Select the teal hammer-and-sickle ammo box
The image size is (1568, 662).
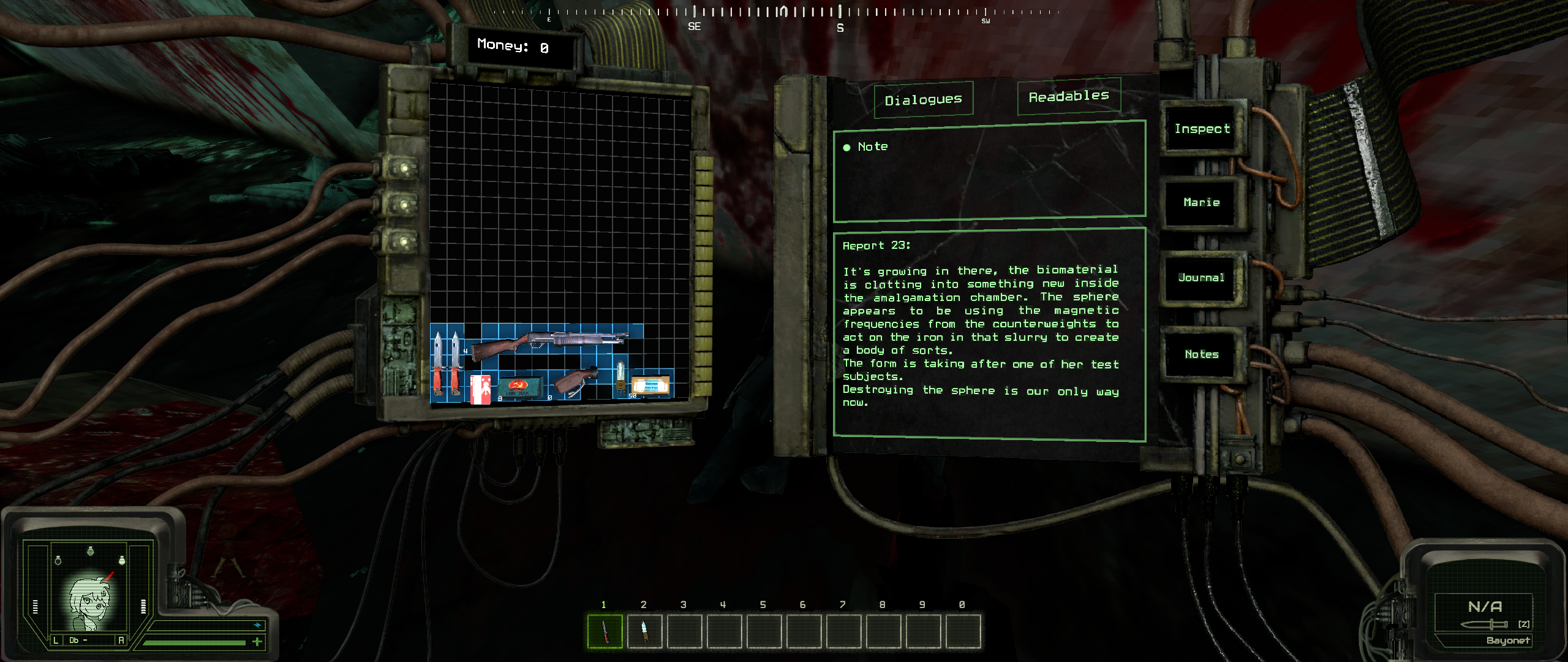[x=519, y=387]
